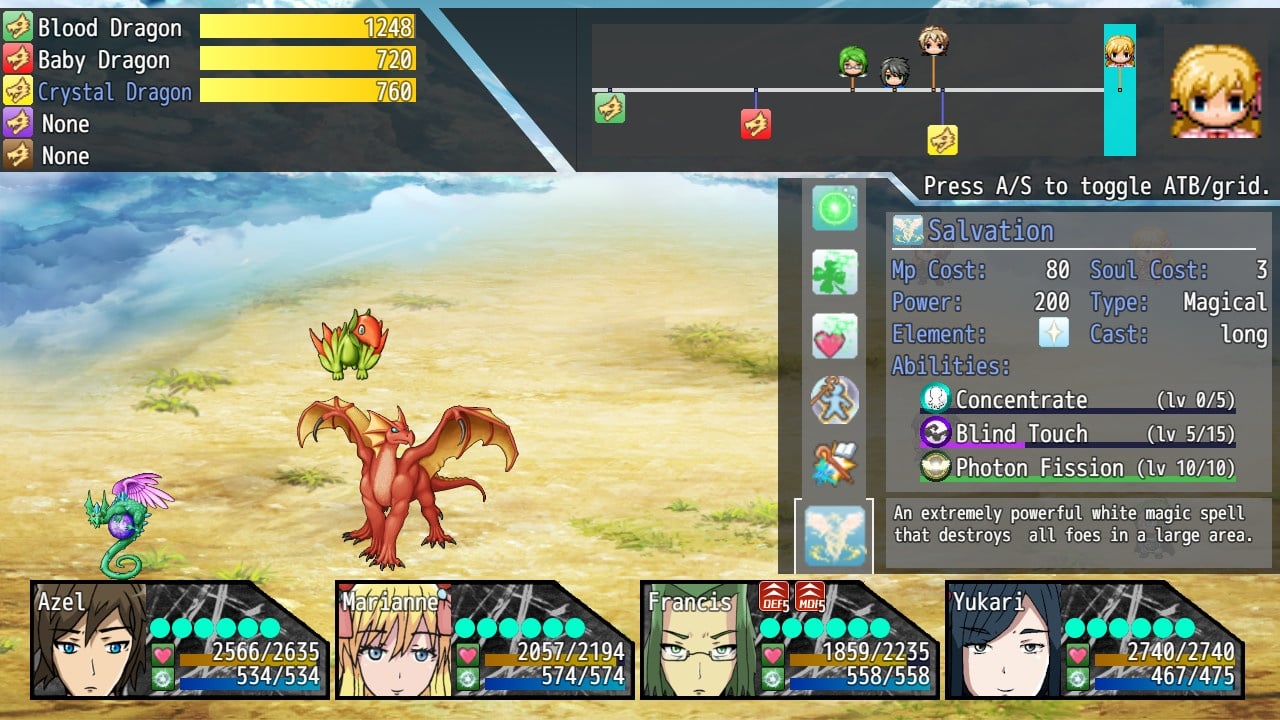Click the large blonde active-character portrait

(1216, 90)
